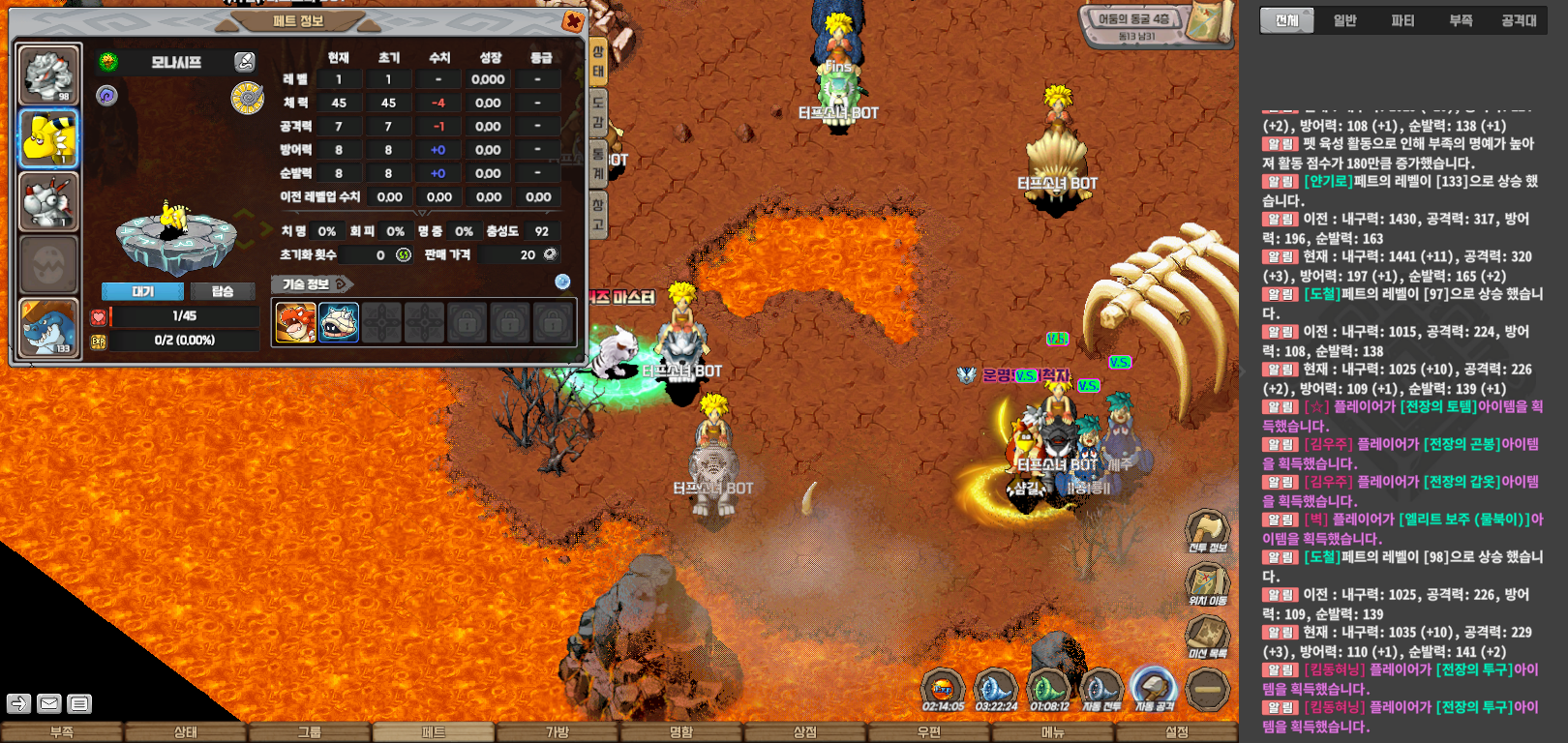Viewport: 1568px width, 743px height.
Task: Select the red dinosaur pet skill
Action: tap(295, 322)
